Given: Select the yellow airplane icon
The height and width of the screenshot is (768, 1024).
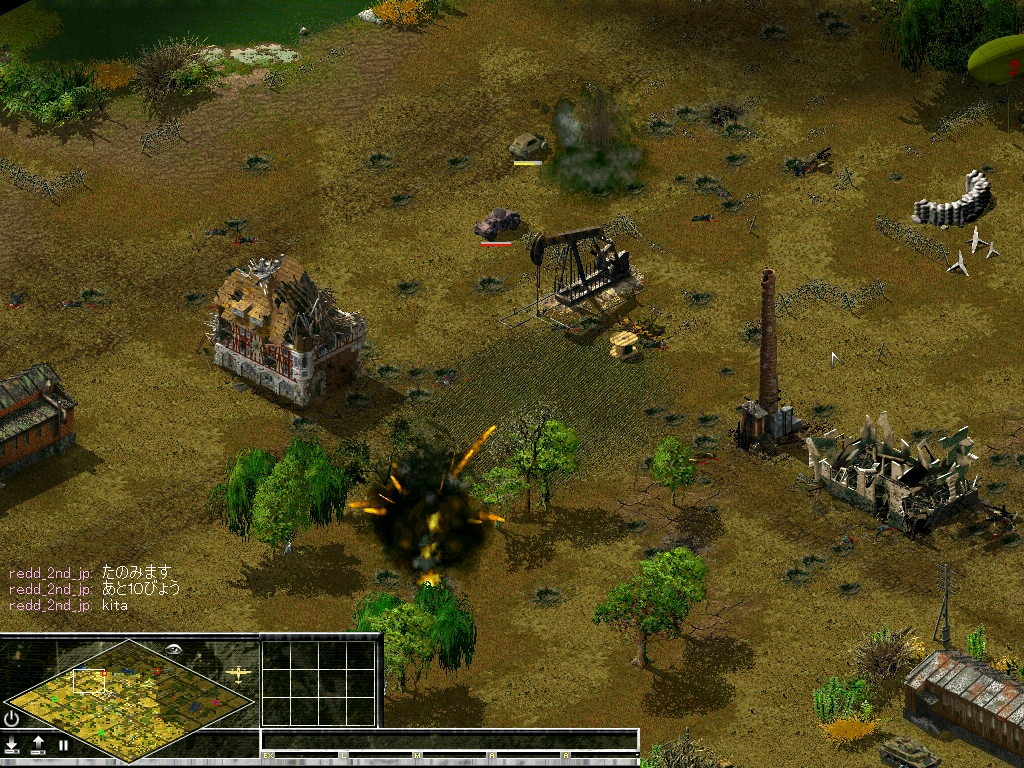Looking at the screenshot, I should 238,673.
